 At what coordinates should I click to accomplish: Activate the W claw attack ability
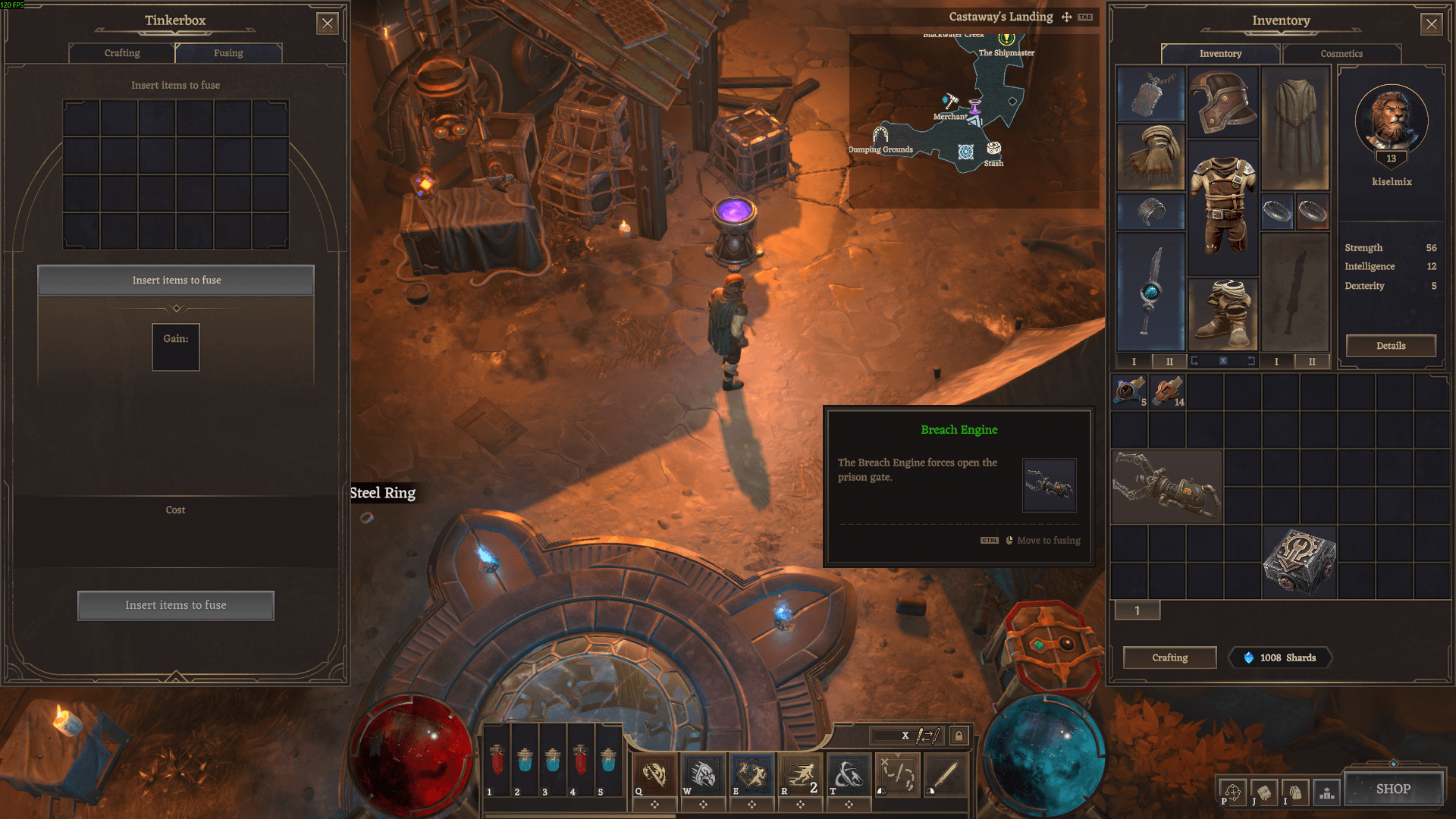tap(703, 775)
